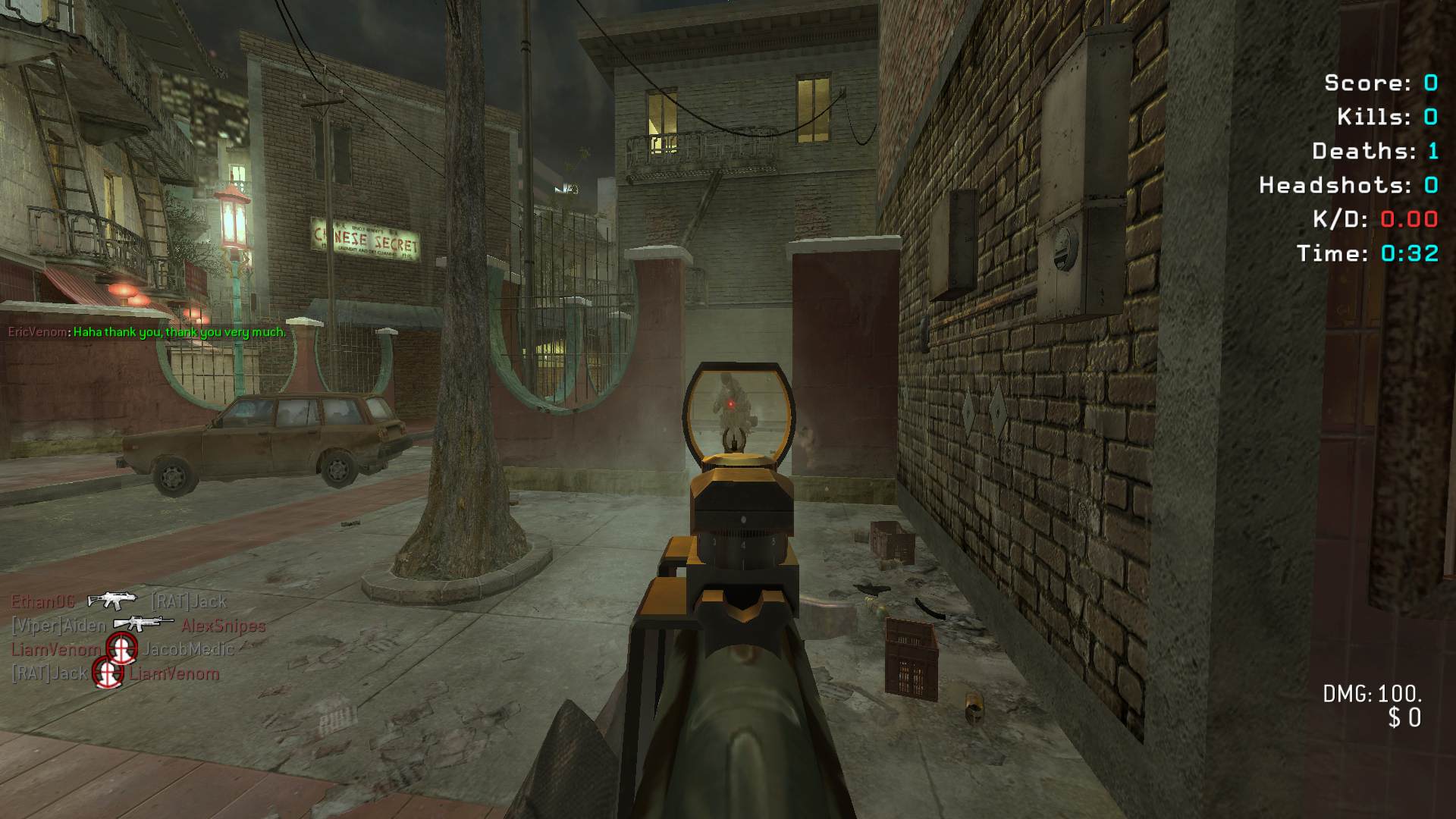1456x819 pixels.
Task: Click the EthanOG kill feed weapon icon
Action: coord(112,601)
